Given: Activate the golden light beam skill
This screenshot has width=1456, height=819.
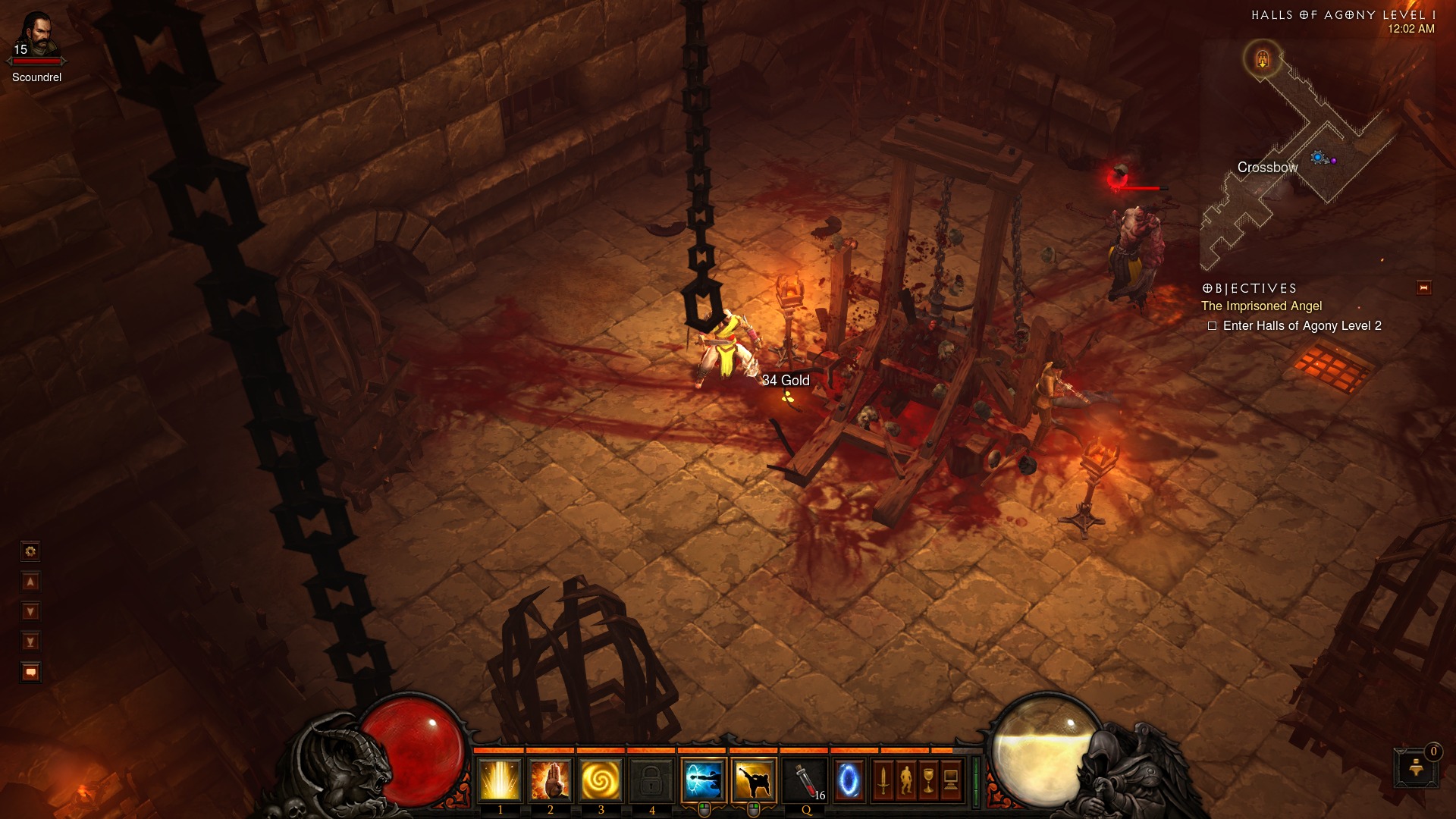Looking at the screenshot, I should [x=500, y=780].
